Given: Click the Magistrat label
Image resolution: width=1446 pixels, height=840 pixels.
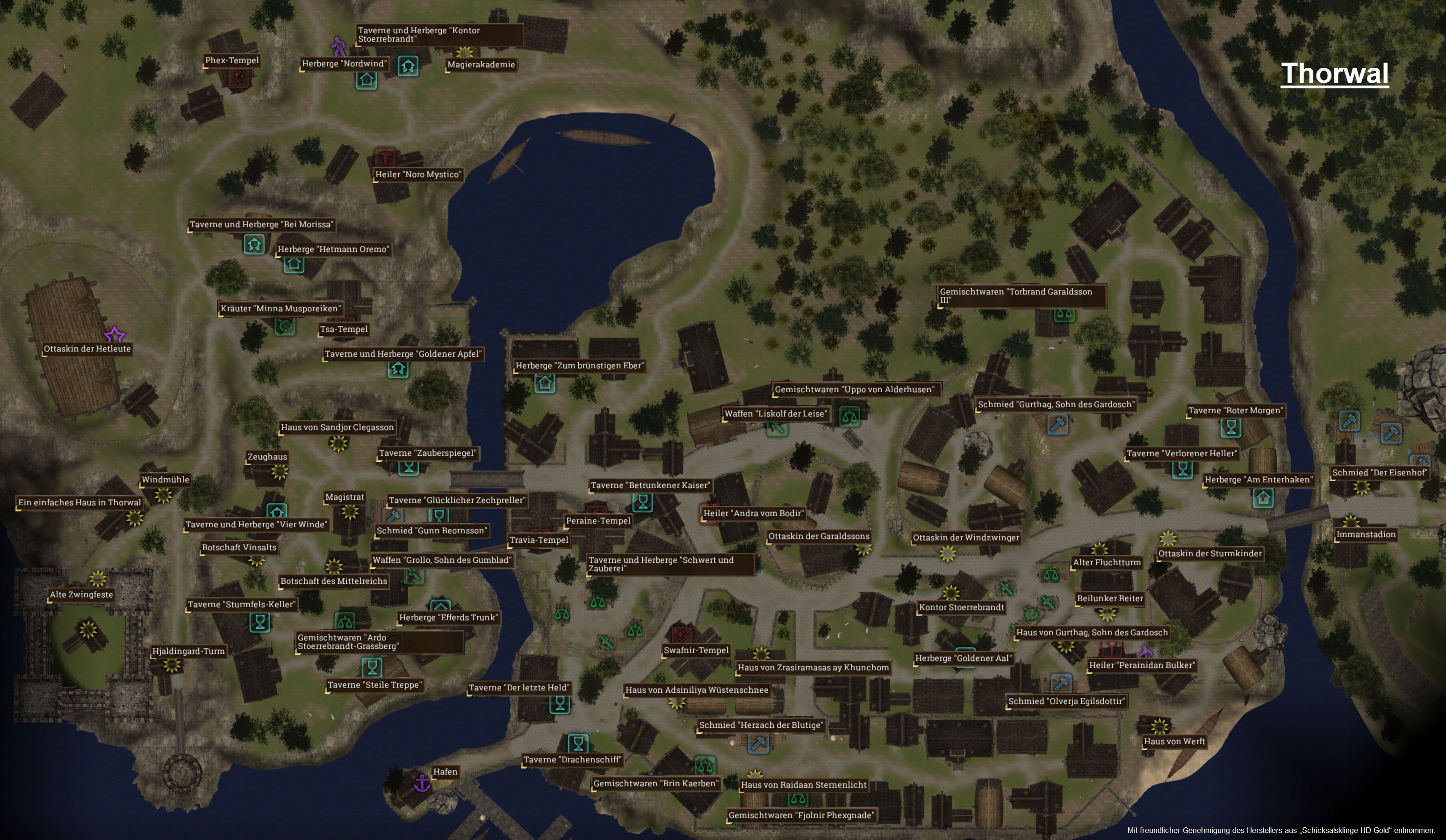Looking at the screenshot, I should pos(344,497).
